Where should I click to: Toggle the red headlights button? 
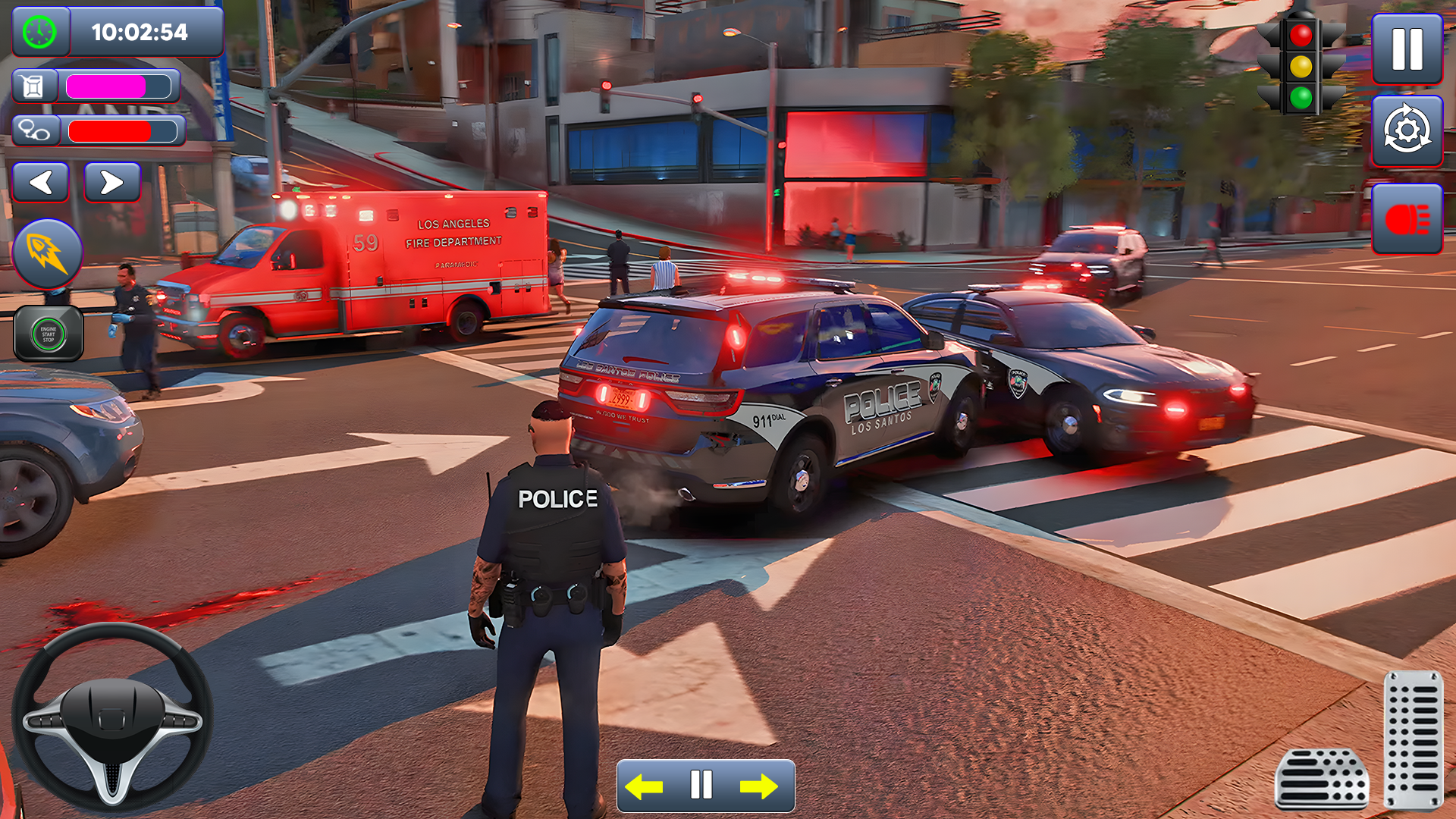(1407, 219)
